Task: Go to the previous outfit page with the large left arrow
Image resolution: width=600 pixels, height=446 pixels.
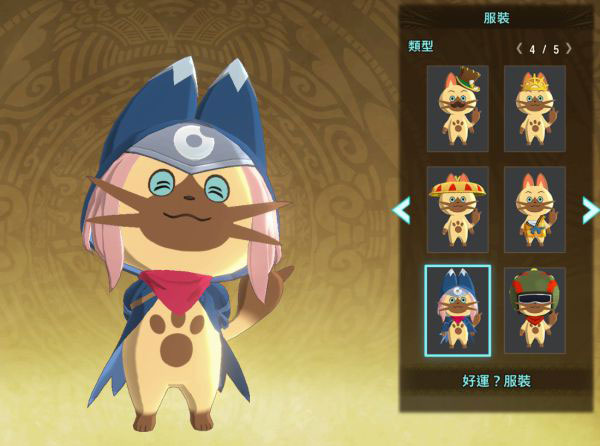Action: (x=401, y=209)
